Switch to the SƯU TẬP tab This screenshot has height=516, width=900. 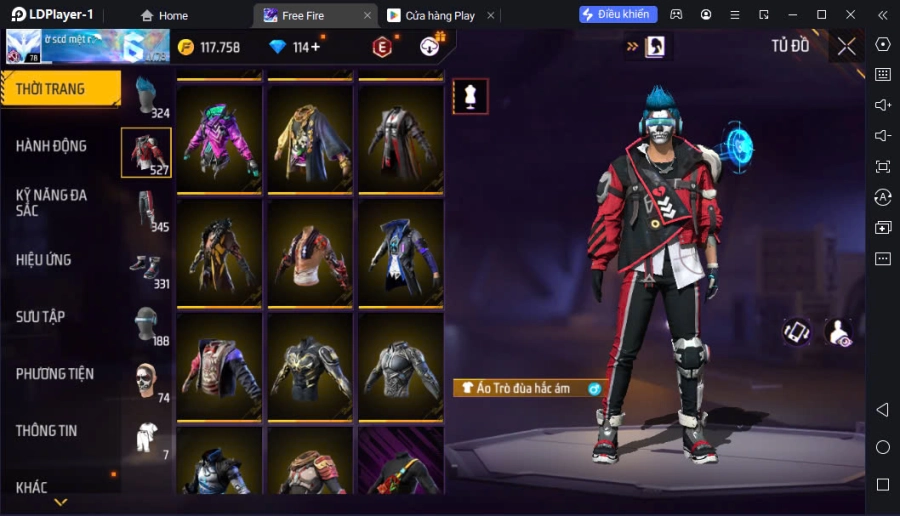coord(41,317)
